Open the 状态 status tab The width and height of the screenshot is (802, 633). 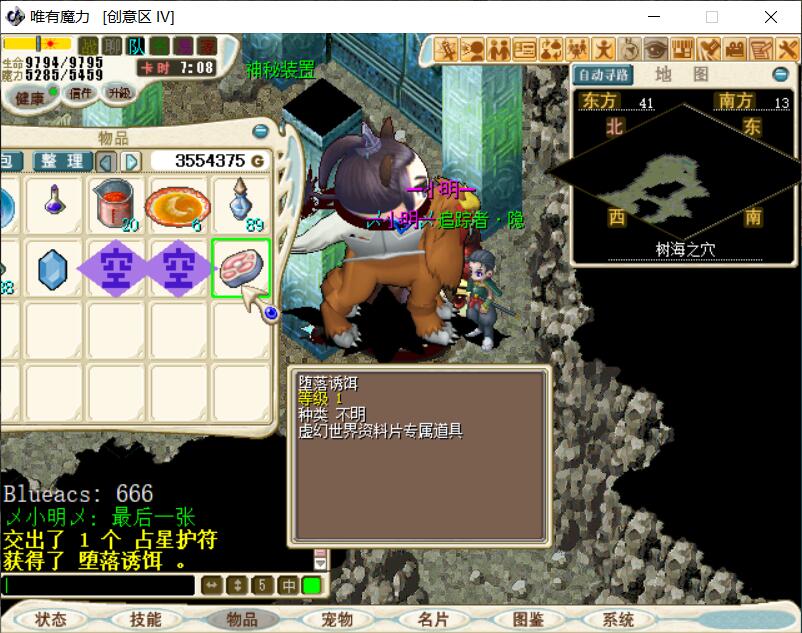pyautogui.click(x=50, y=619)
